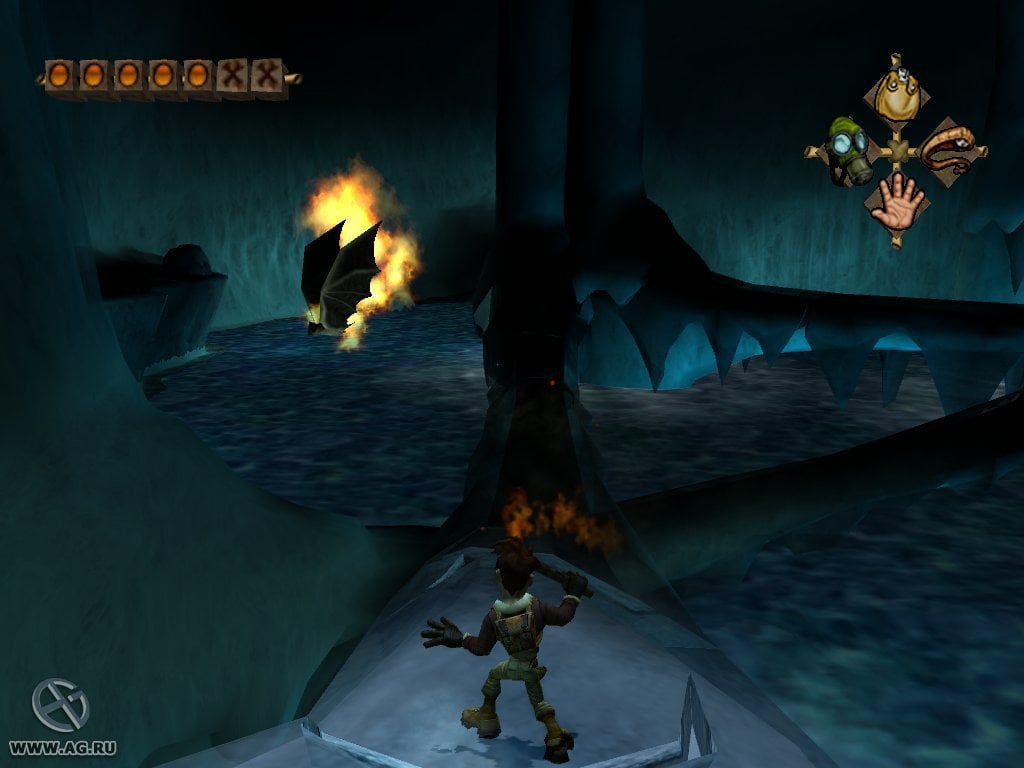Screen dimensions: 1024x768
Task: Click the AG.ru watermark logo
Action: pyautogui.click(x=60, y=705)
